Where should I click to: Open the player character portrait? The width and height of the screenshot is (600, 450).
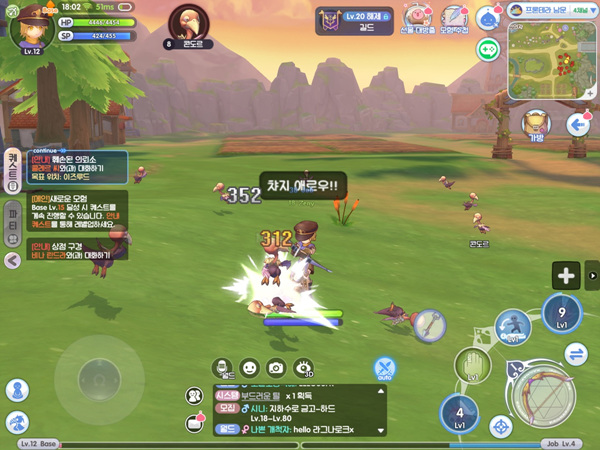(x=32, y=27)
